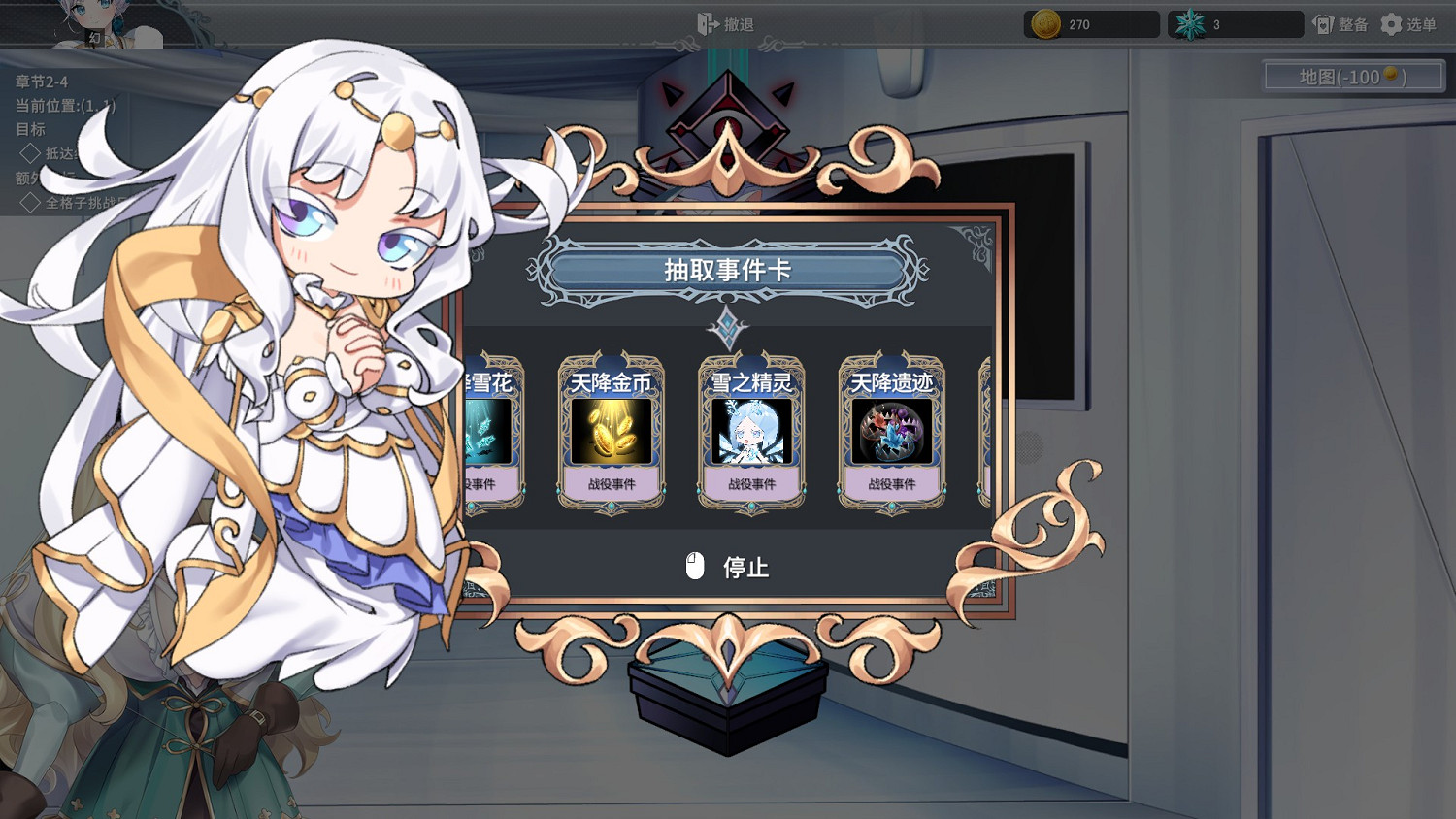Open the 整备 card deck icon

pyautogui.click(x=1323, y=24)
